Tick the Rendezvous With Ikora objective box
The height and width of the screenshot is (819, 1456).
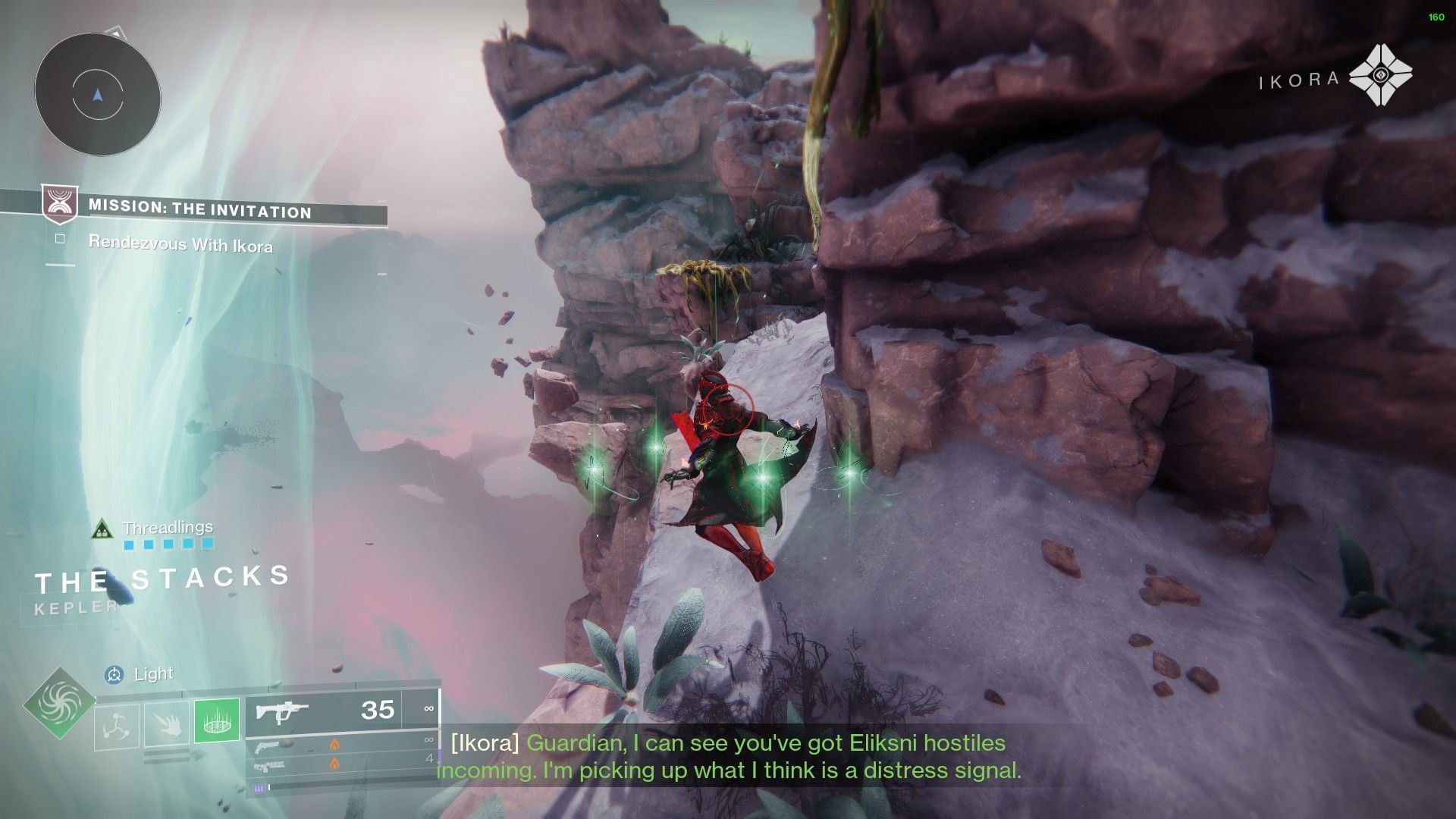(60, 239)
